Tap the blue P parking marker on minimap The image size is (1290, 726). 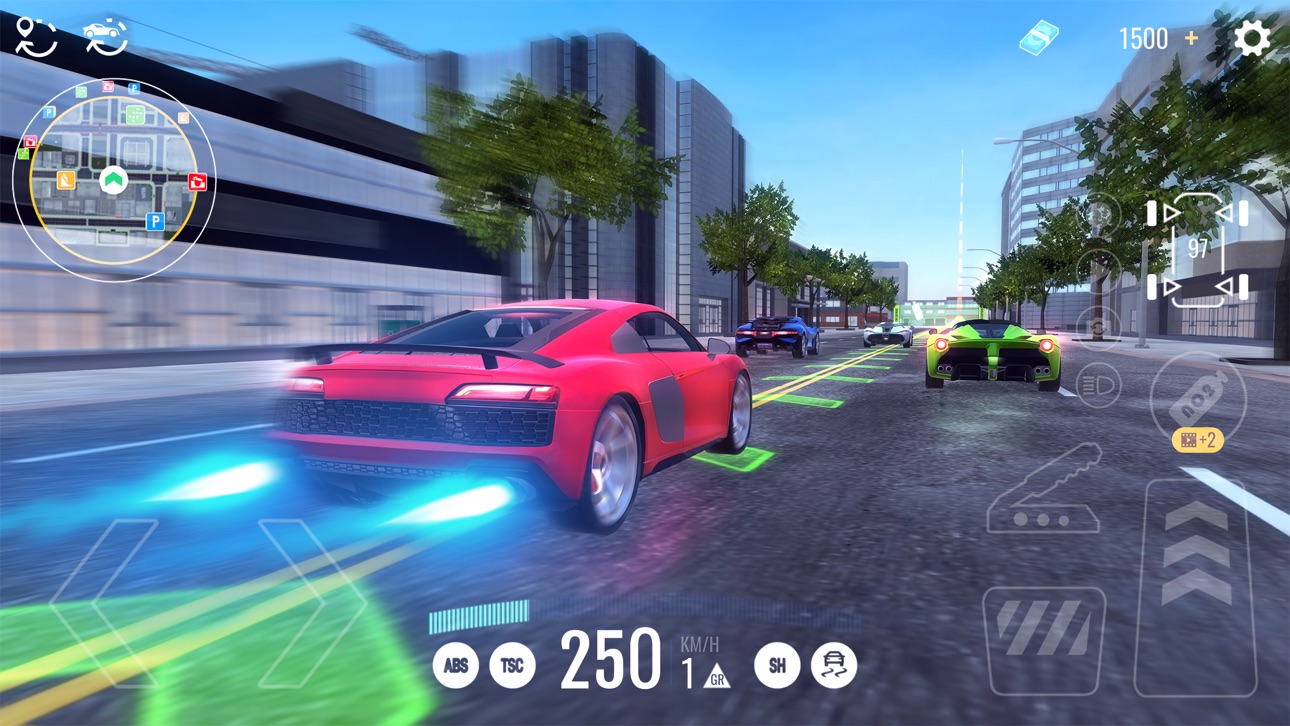click(155, 222)
